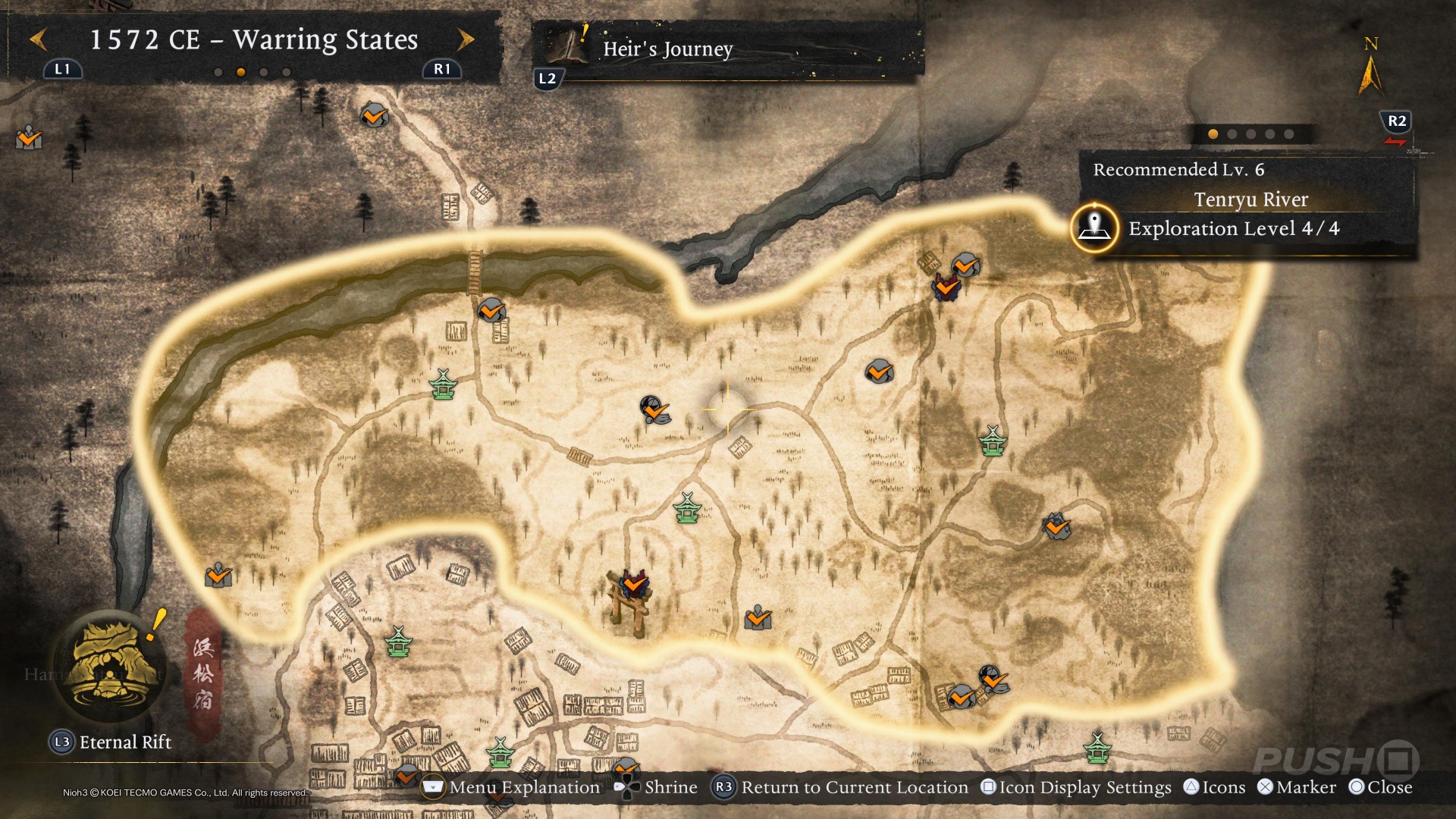Close the map screen
Viewport: 1456px width, 819px height.
pyautogui.click(x=1381, y=787)
